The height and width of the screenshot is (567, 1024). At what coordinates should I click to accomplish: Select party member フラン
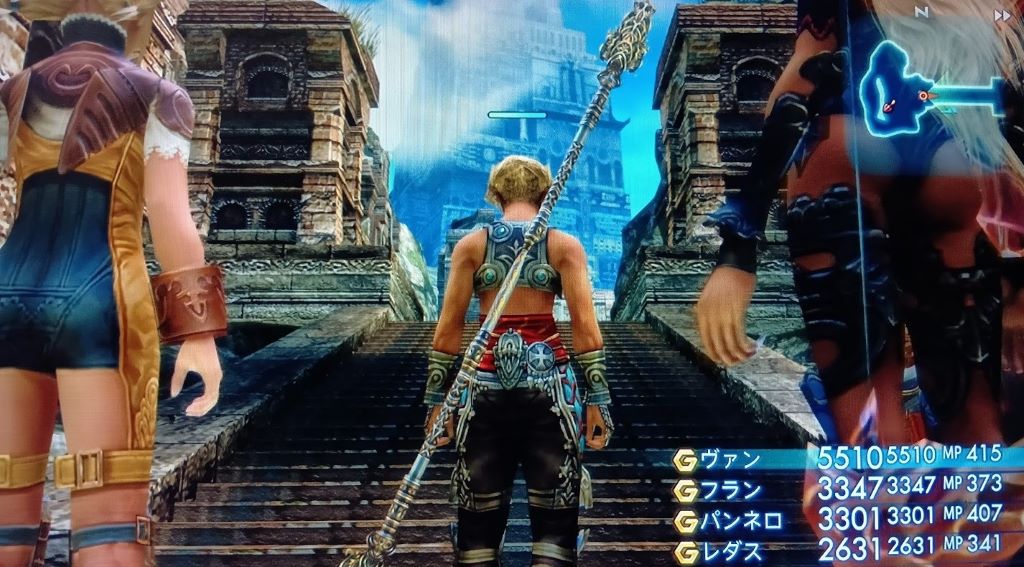[730, 491]
